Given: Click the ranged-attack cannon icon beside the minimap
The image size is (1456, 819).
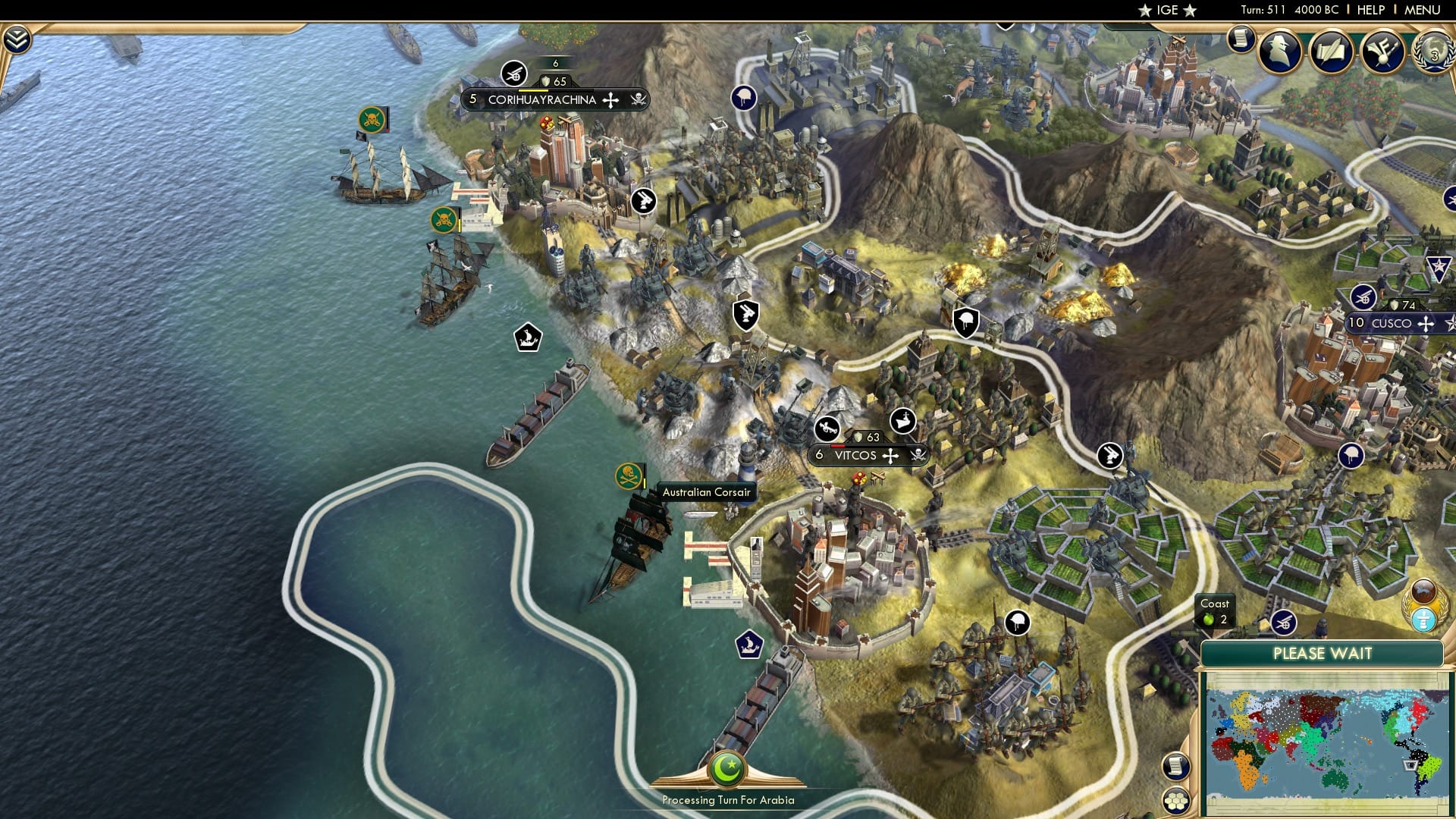Looking at the screenshot, I should [1284, 623].
